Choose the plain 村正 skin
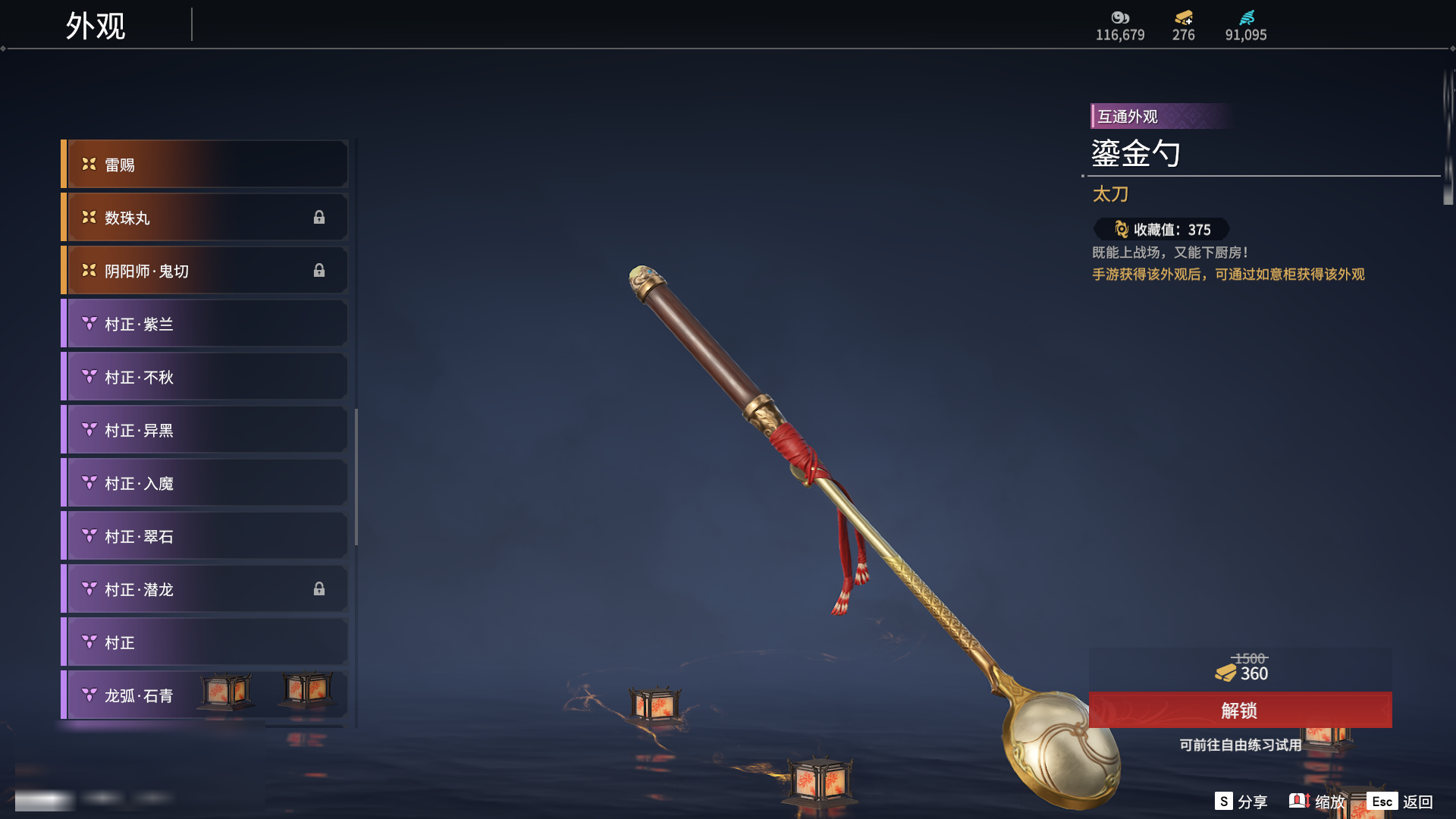Screen dimensions: 1456x819 coord(205,642)
